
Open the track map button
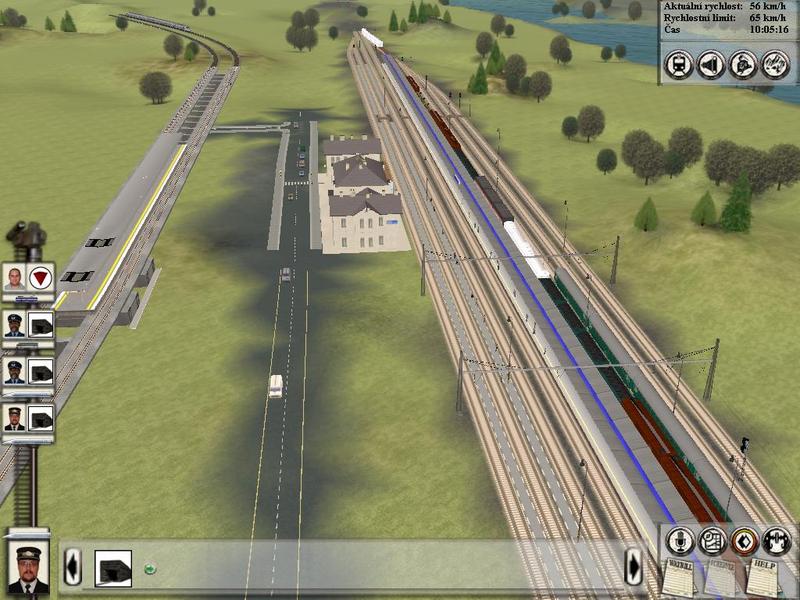[713, 541]
